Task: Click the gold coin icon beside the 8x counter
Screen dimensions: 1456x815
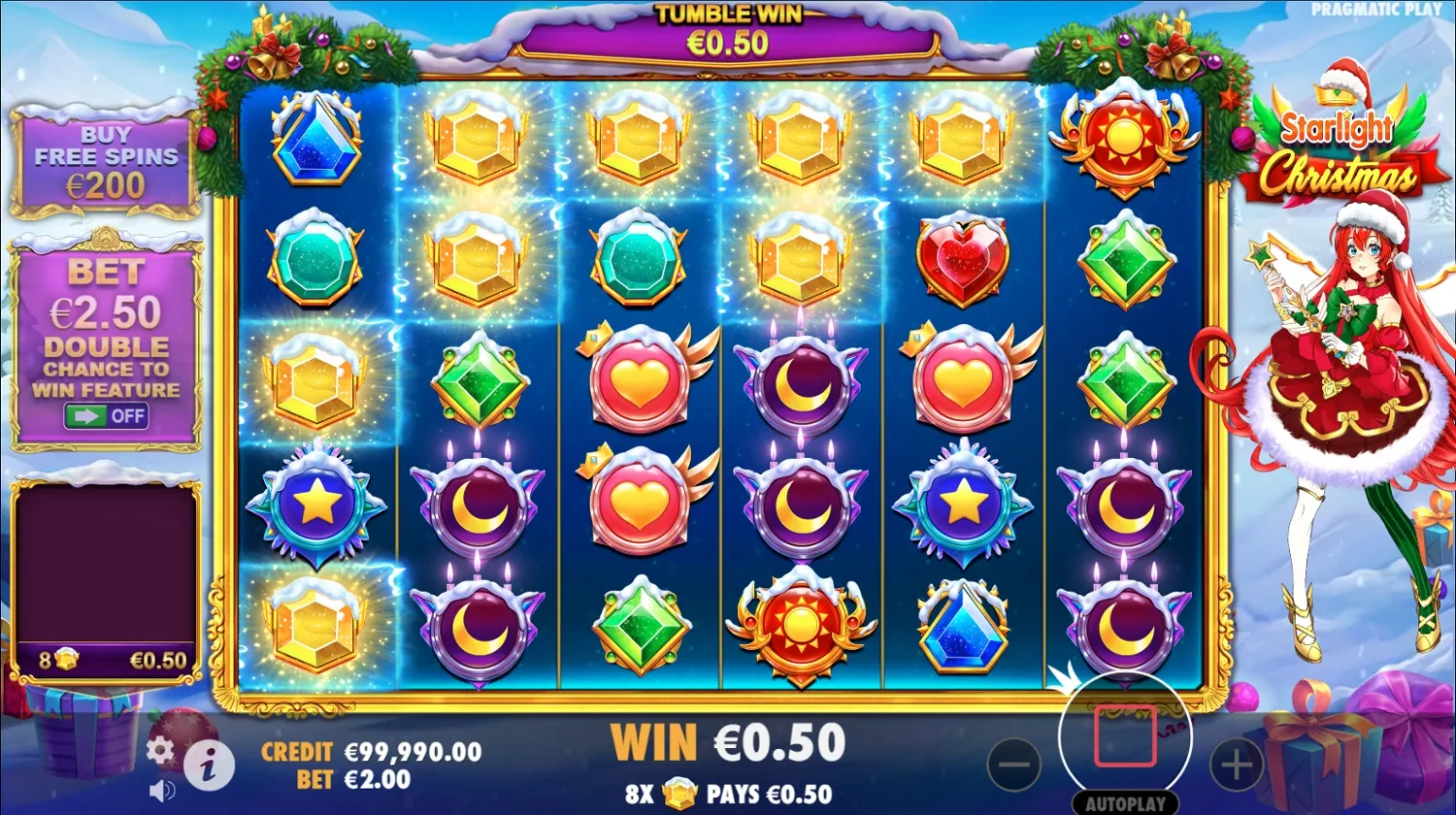Action: click(67, 658)
